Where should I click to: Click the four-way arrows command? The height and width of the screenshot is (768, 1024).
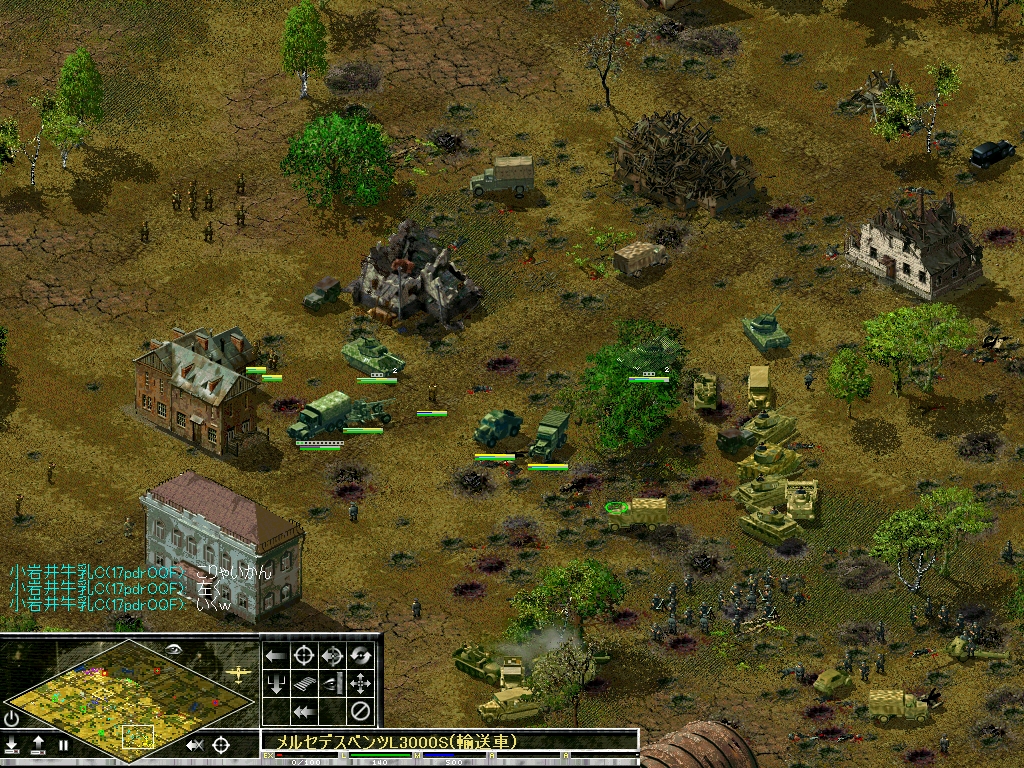tap(361, 684)
